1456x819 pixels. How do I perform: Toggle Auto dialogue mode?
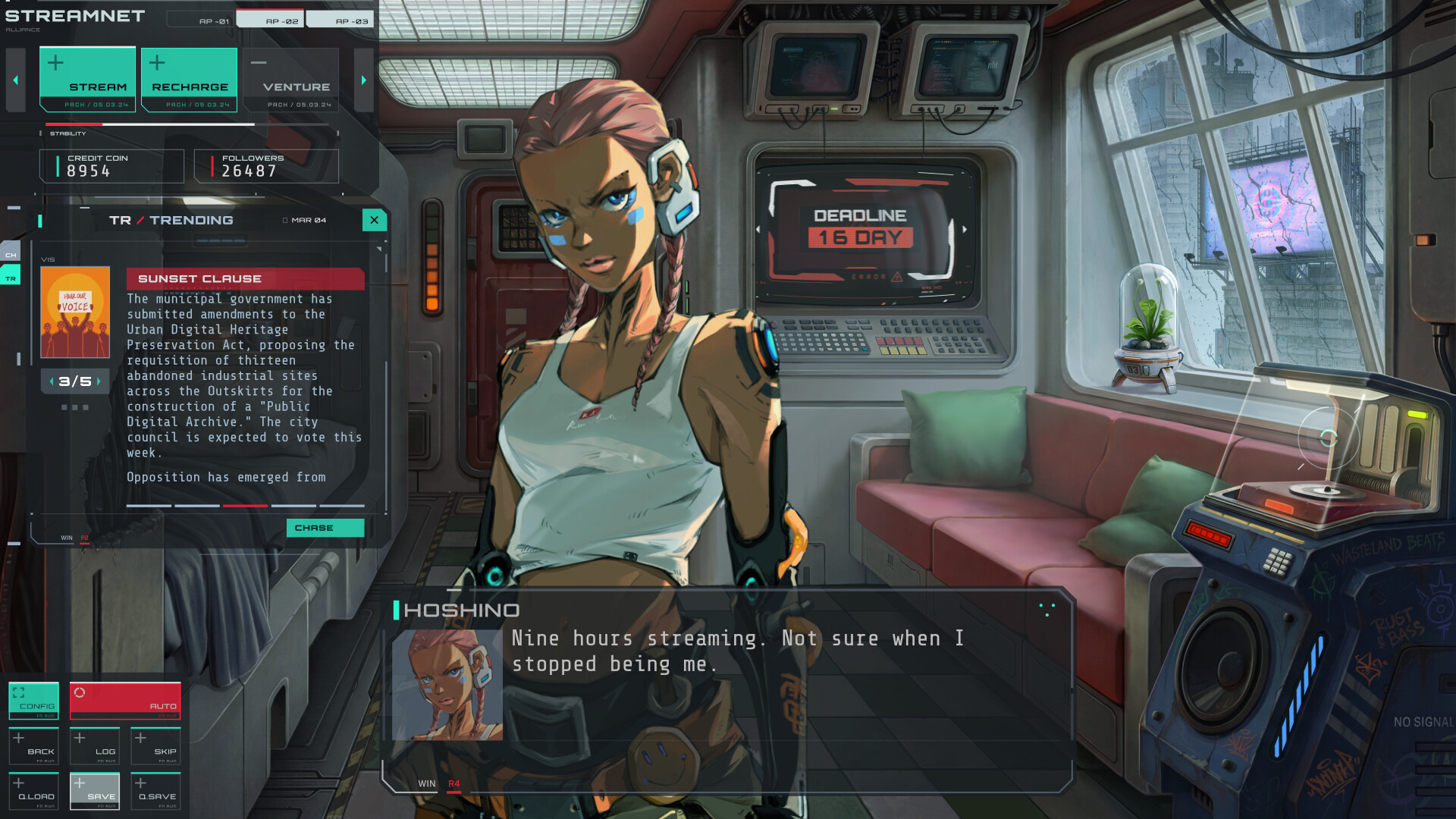[x=125, y=701]
